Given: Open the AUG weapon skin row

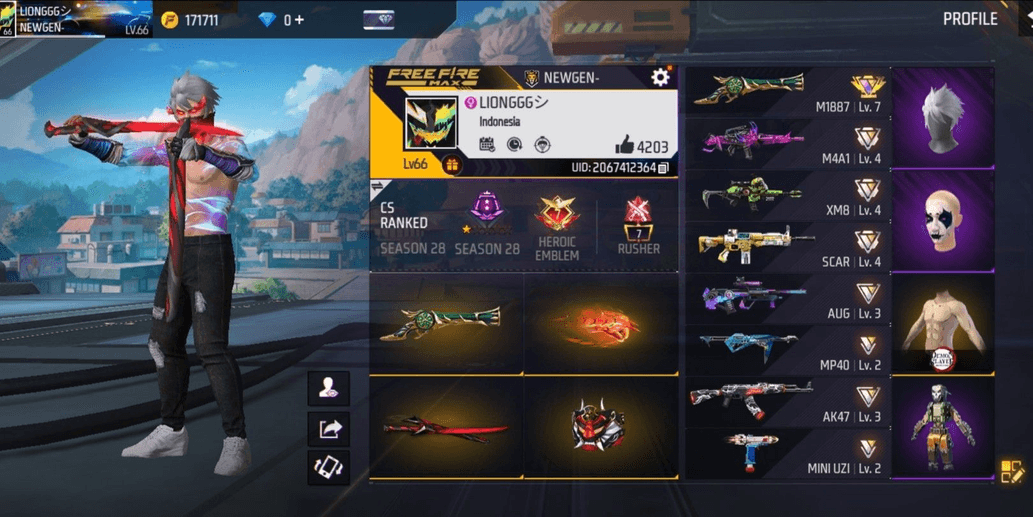Looking at the screenshot, I should click(786, 299).
